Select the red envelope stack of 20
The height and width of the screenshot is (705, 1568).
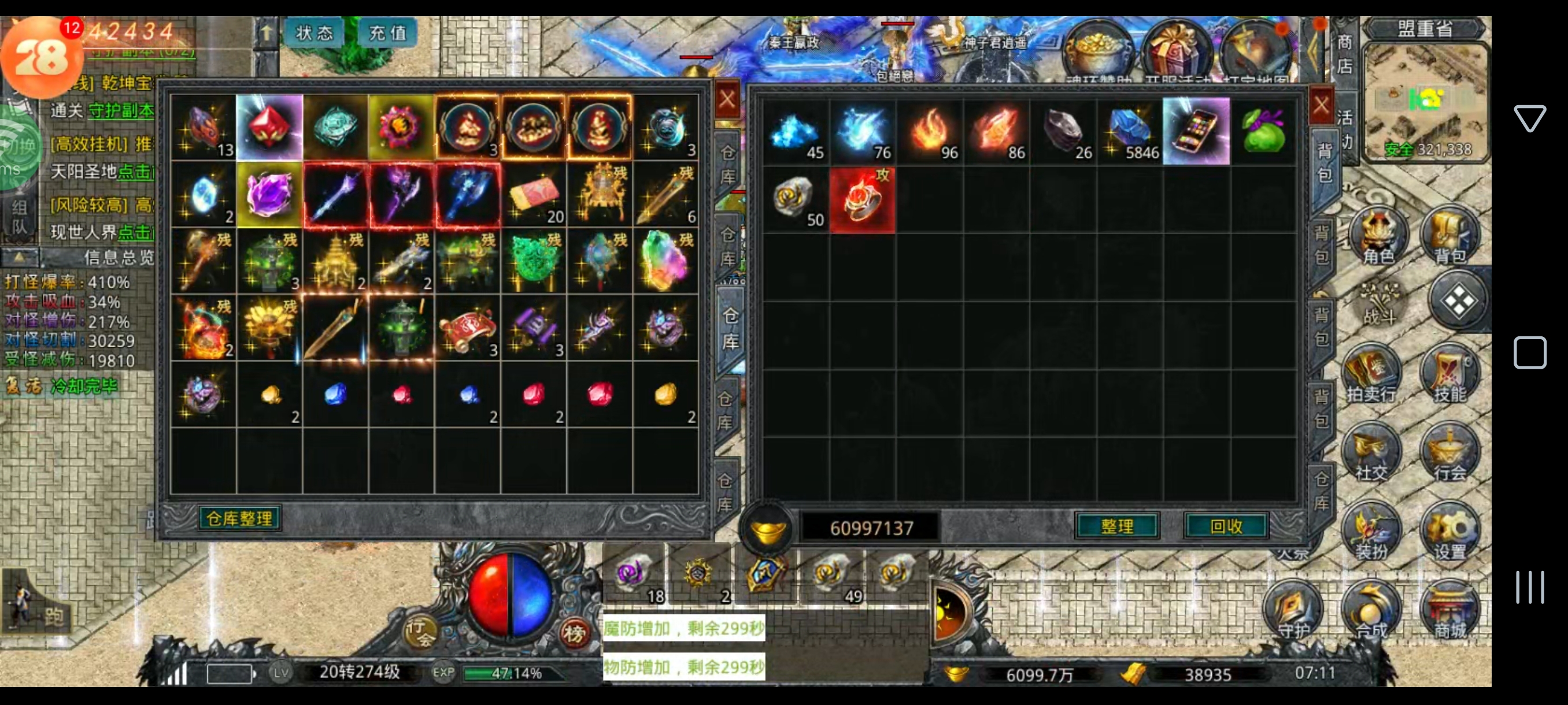(534, 195)
